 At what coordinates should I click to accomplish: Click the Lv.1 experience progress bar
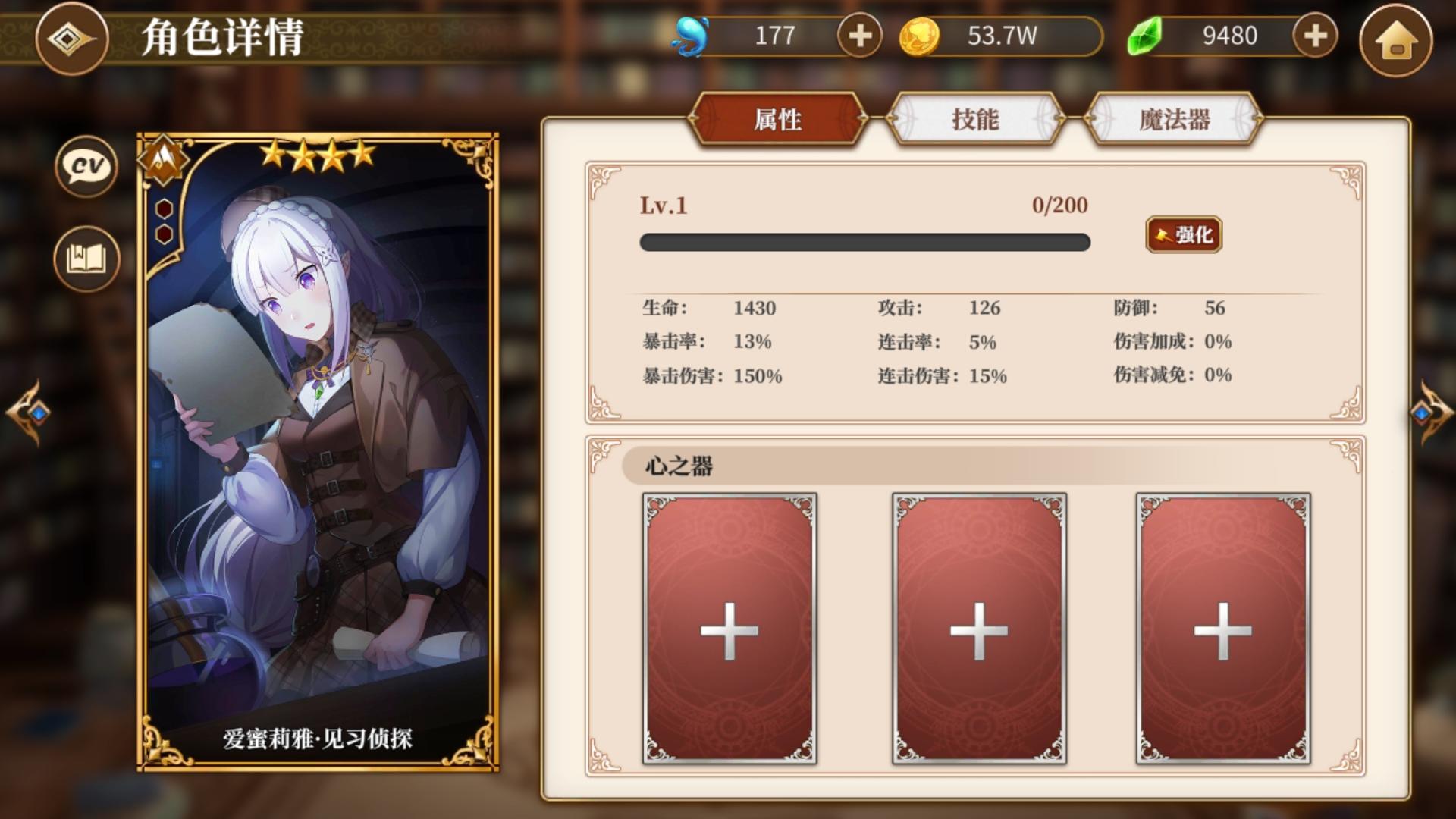(864, 243)
